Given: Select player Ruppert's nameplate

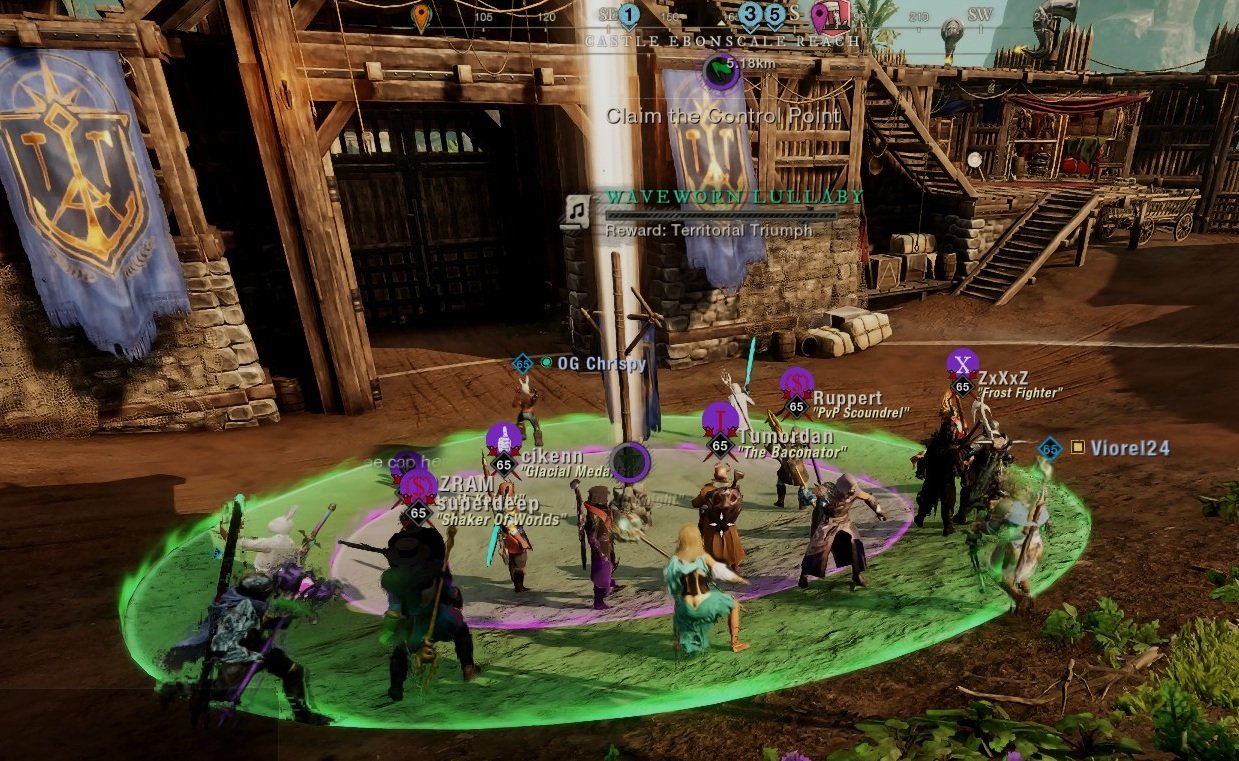Looking at the screenshot, I should (x=847, y=398).
